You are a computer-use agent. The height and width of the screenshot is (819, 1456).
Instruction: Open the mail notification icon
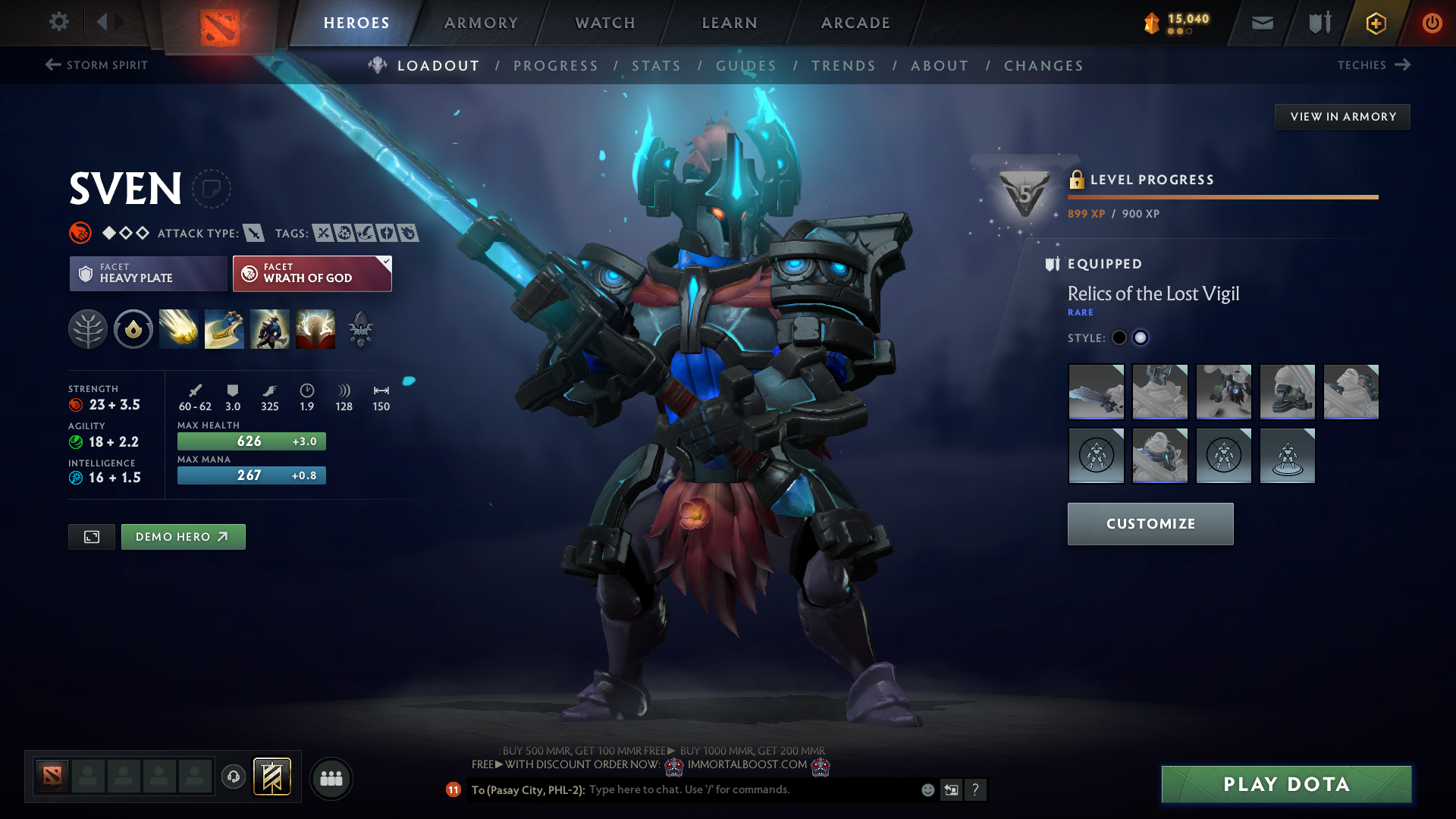pyautogui.click(x=1261, y=23)
